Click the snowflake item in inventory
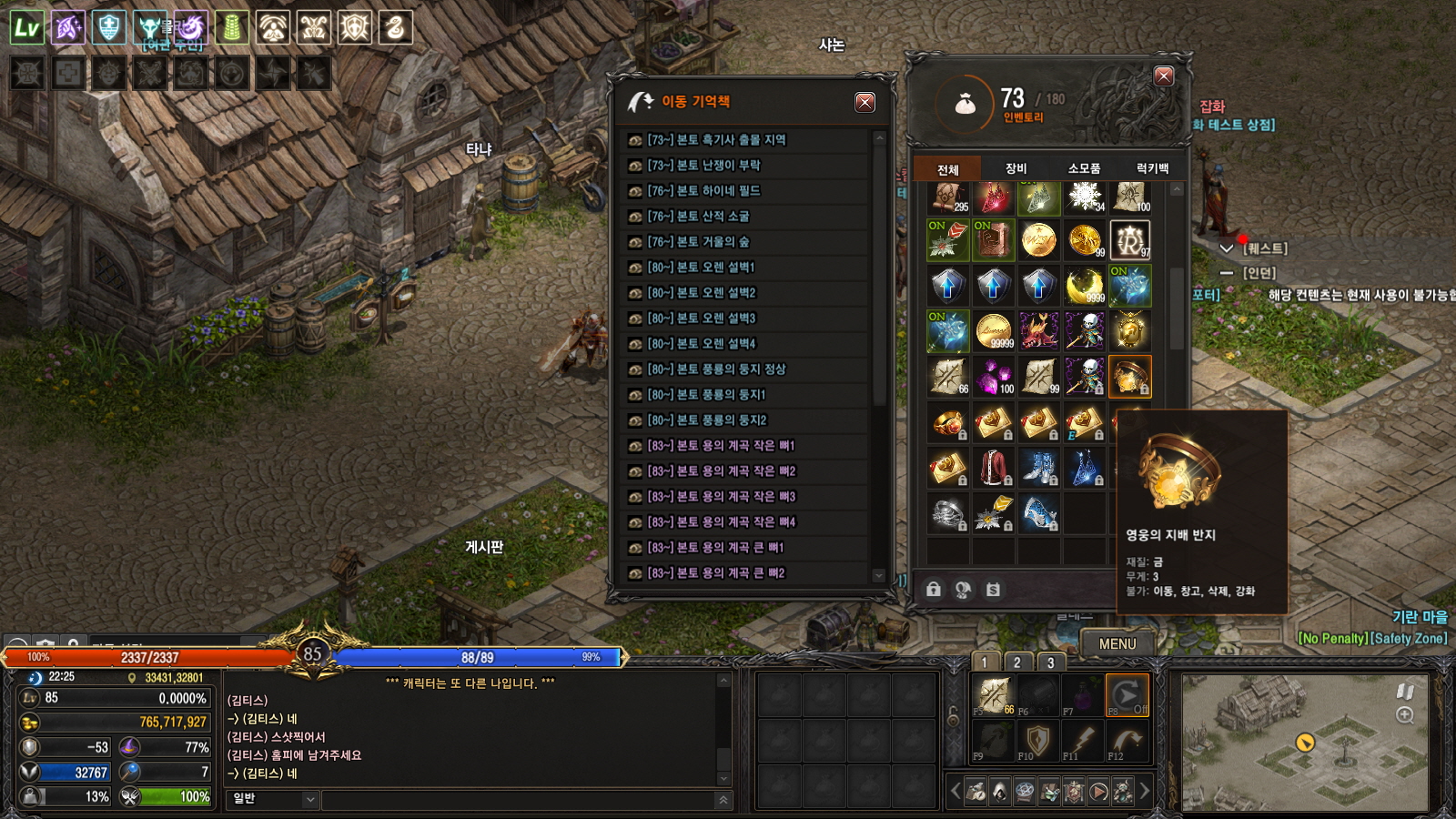 (1084, 195)
